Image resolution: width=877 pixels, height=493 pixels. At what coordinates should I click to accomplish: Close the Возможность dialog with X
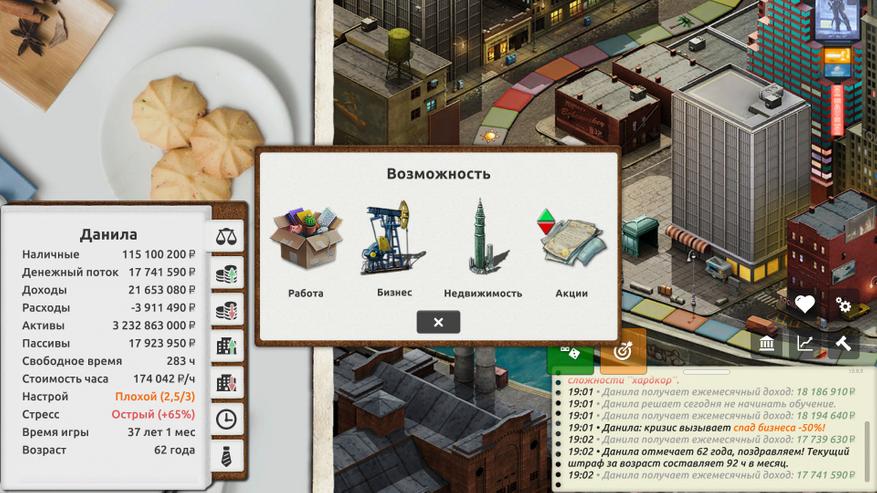point(438,322)
